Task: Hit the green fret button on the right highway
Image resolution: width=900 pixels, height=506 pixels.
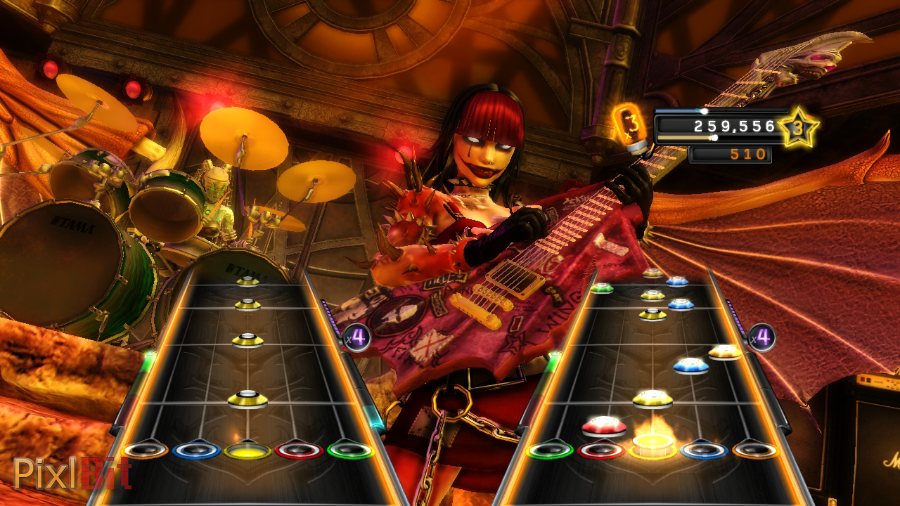Action: (550, 450)
